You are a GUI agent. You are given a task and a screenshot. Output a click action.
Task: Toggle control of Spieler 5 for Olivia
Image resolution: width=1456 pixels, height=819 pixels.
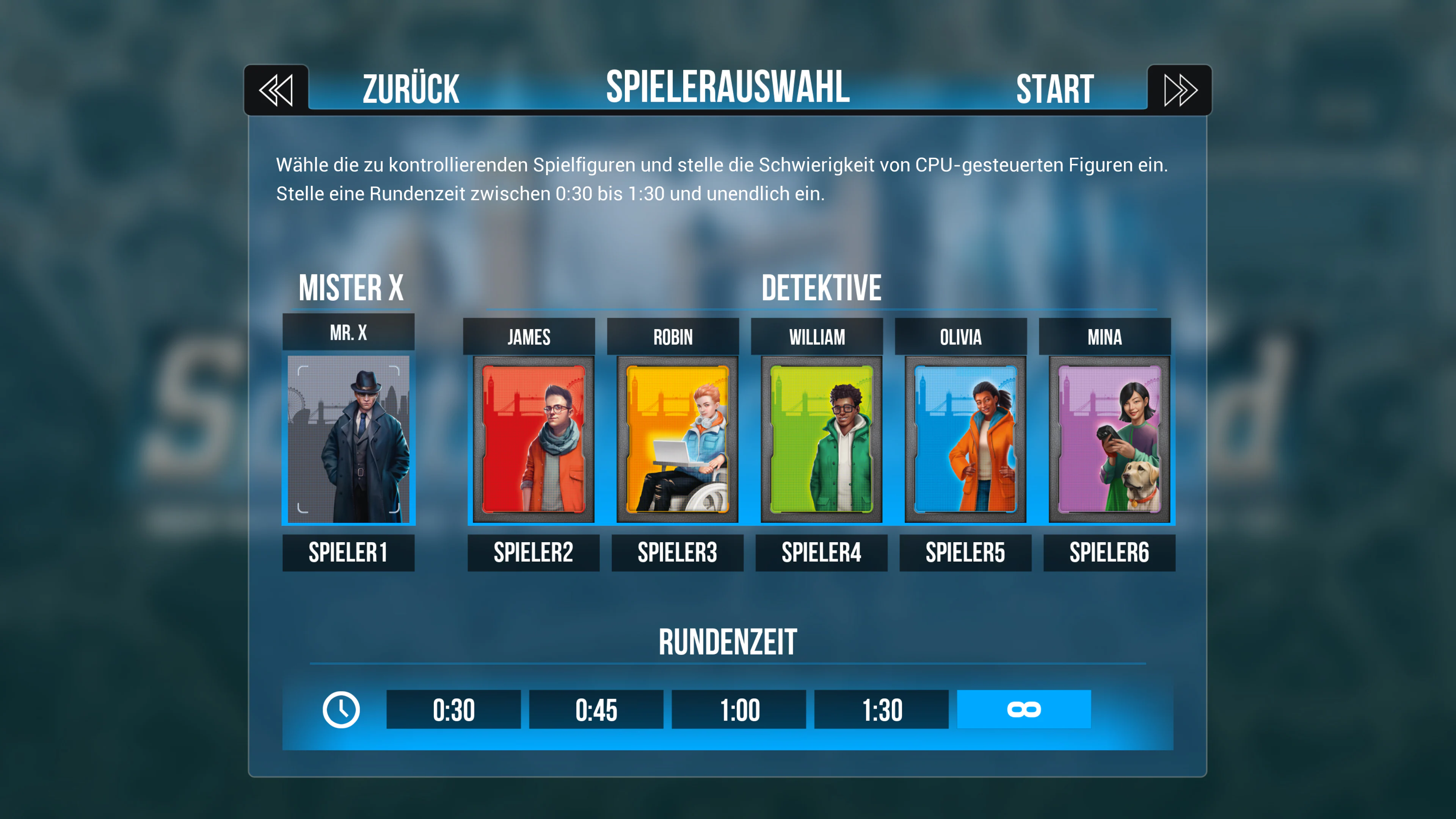(965, 552)
